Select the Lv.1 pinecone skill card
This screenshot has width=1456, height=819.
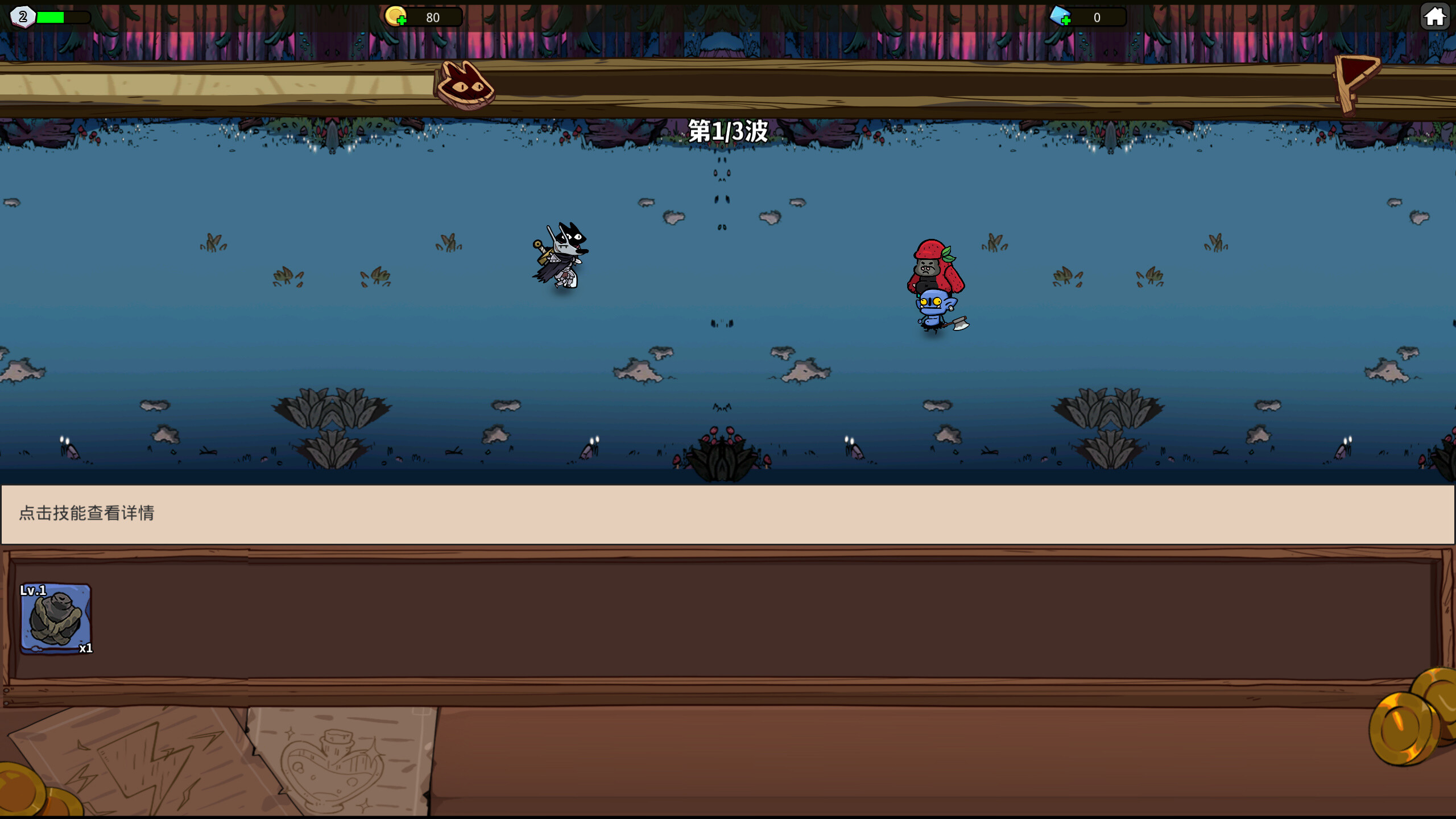tap(57, 617)
